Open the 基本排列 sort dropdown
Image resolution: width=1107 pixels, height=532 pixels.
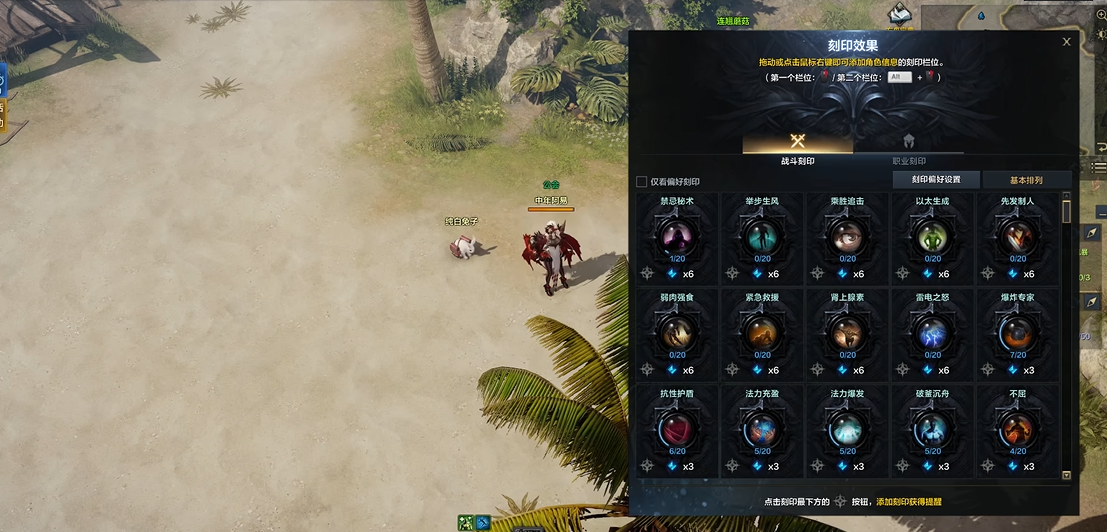pos(1026,180)
